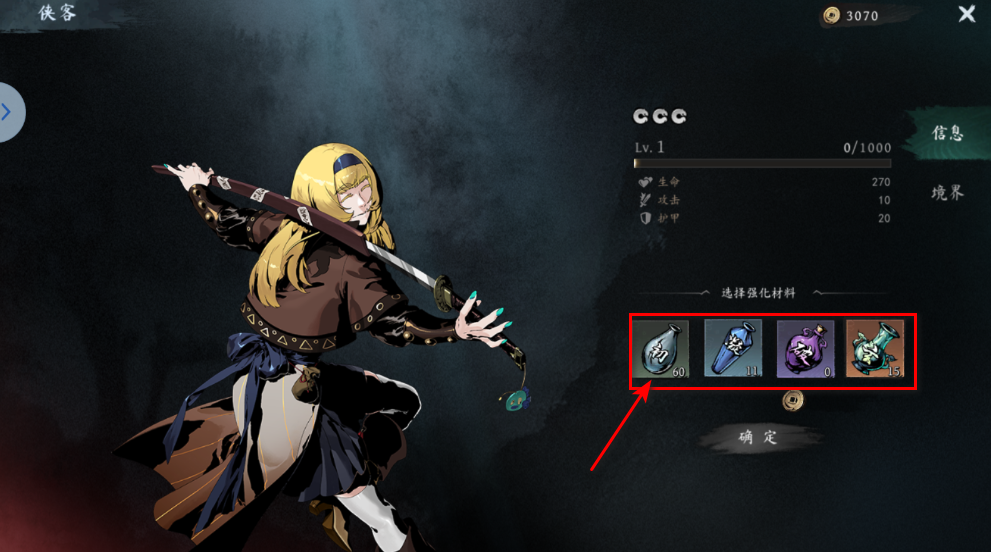
Task: Open the 境界 tab
Action: pos(946,193)
